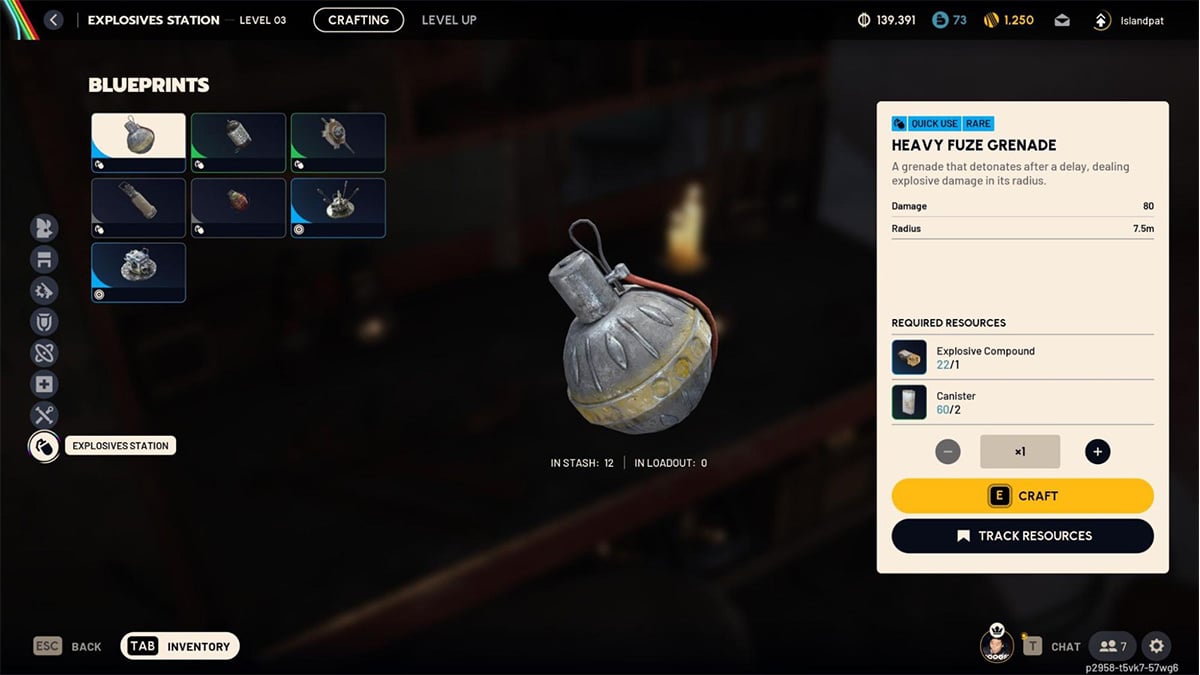The width and height of the screenshot is (1200, 675).
Task: Select the Crafting tab
Action: pos(358,20)
